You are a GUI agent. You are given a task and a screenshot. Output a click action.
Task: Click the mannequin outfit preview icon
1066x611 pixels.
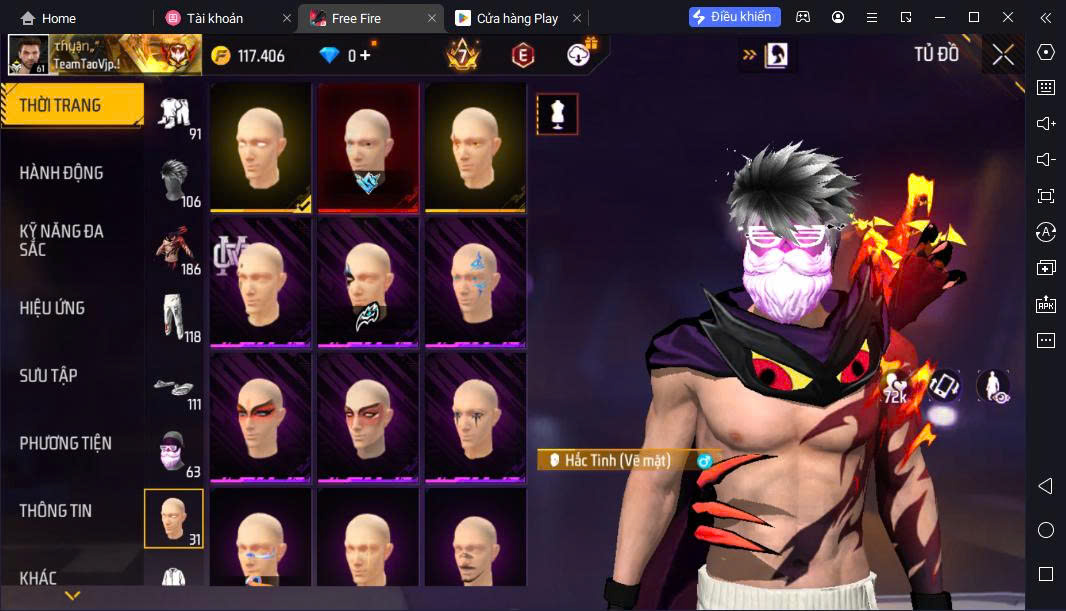point(557,114)
